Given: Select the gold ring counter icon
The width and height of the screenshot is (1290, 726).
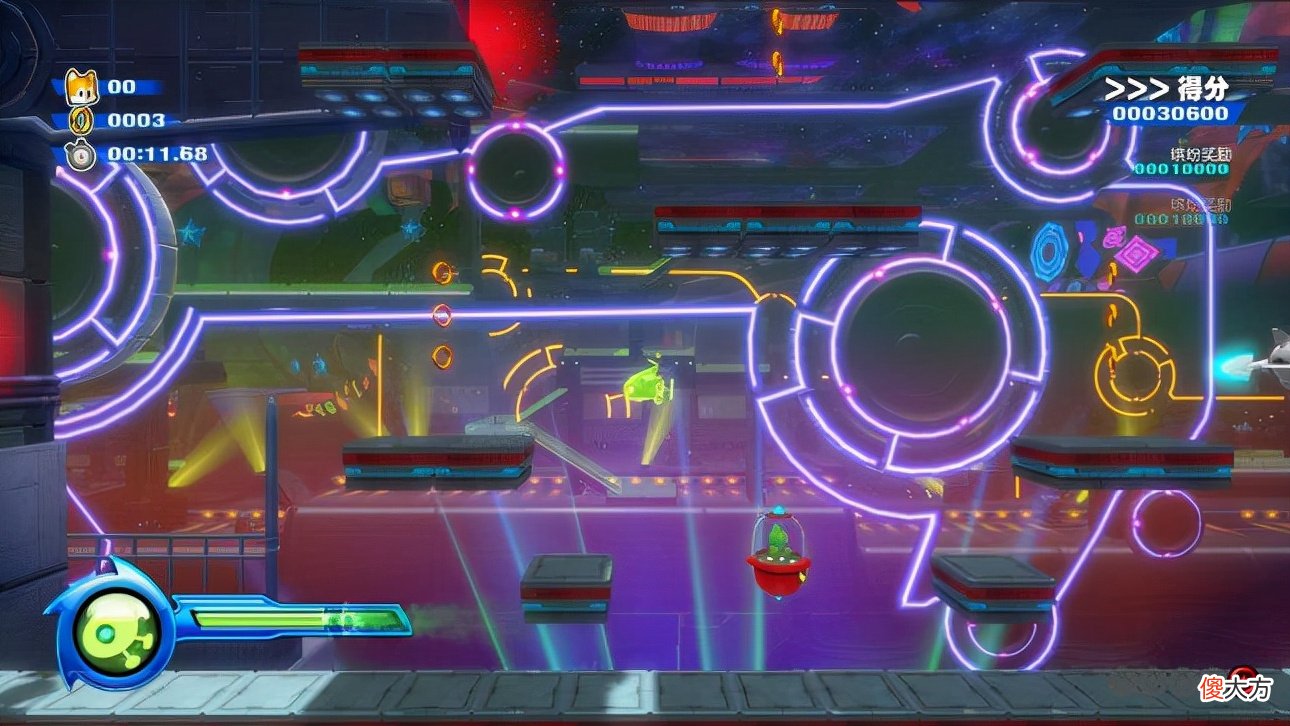Looking at the screenshot, I should click(x=80, y=121).
